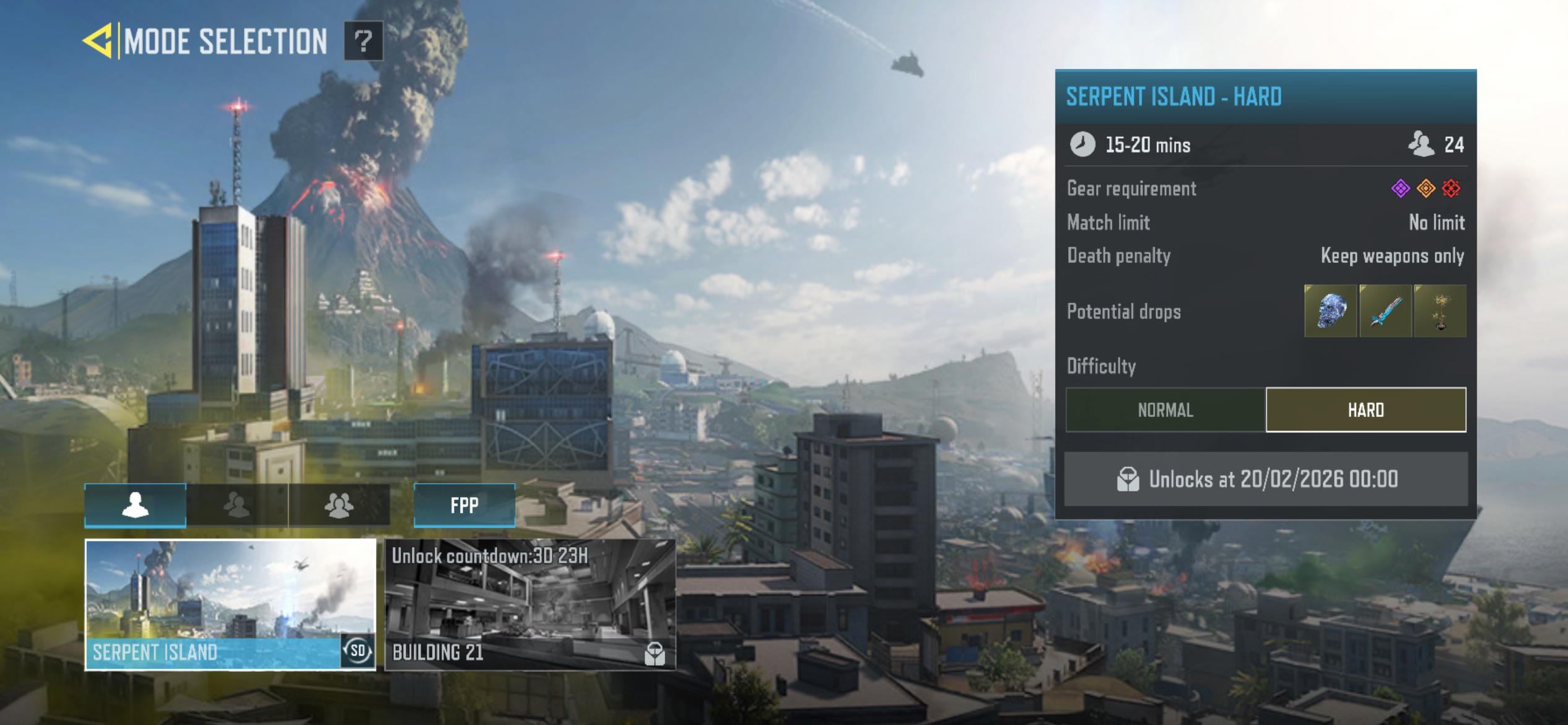This screenshot has height=725, width=1568.
Task: Set difficulty to Normal
Action: click(1165, 410)
